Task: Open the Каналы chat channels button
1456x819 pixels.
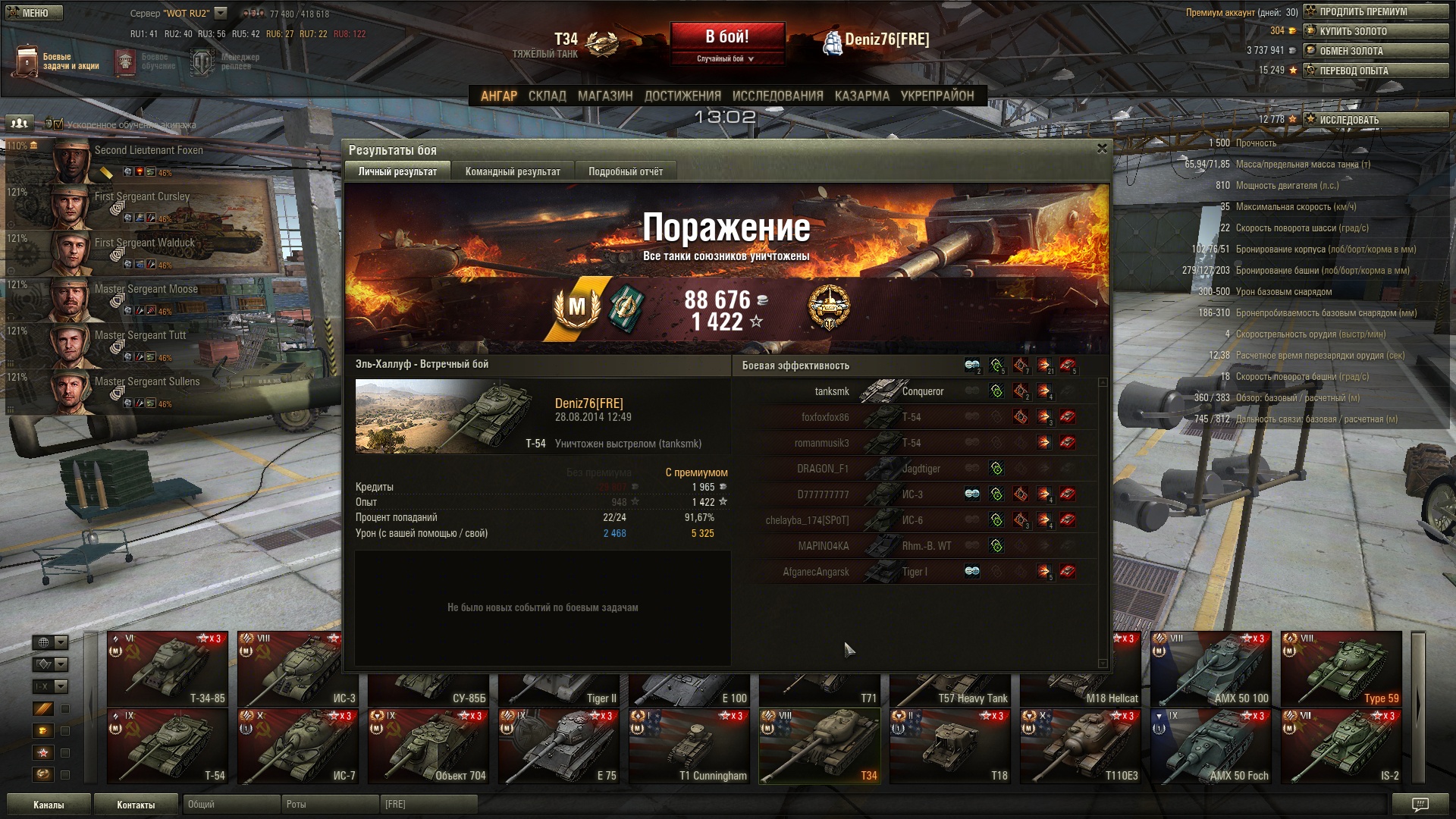Action: click(49, 805)
